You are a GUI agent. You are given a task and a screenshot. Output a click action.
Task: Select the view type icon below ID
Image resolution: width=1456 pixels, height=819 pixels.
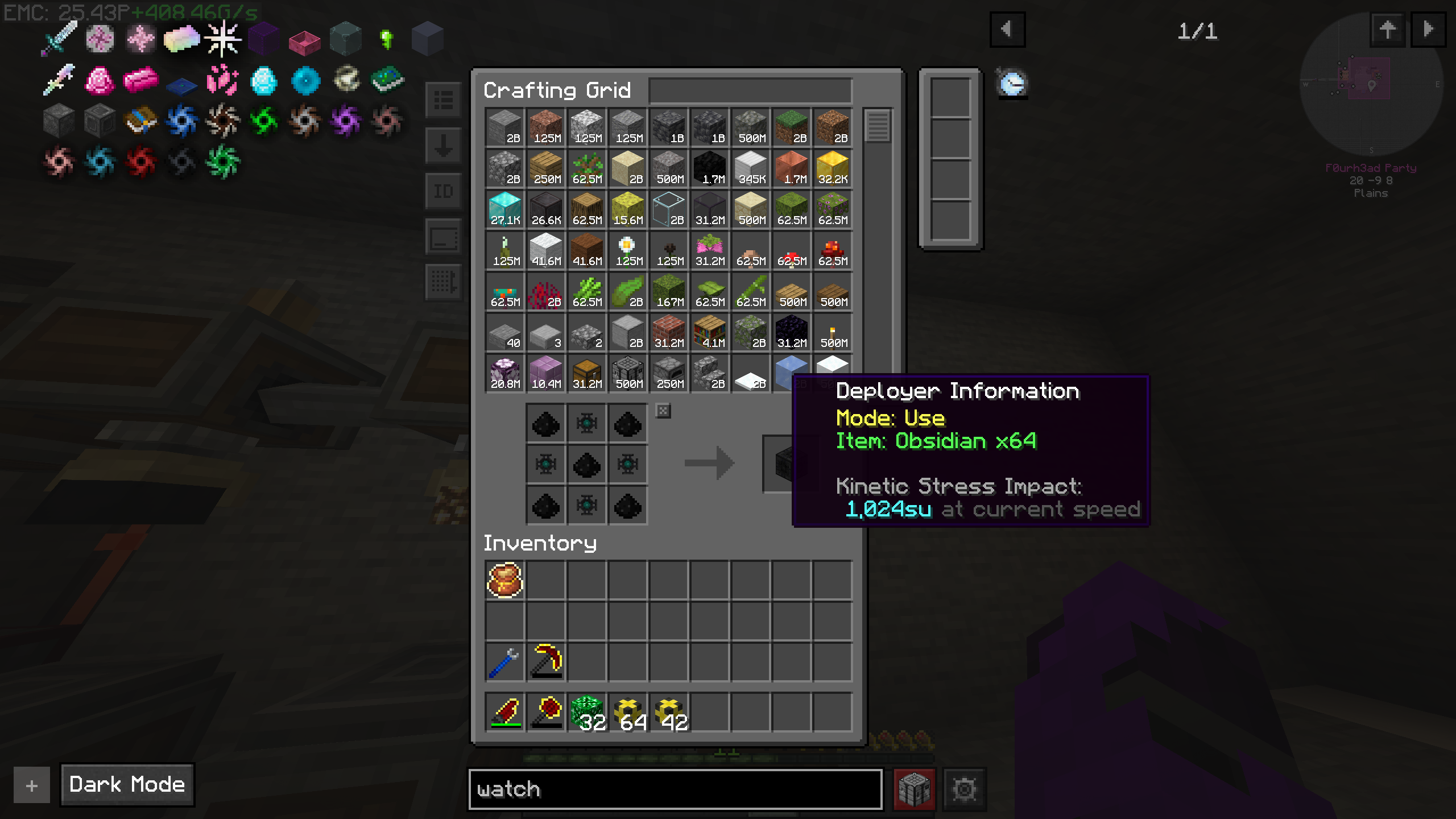click(444, 237)
